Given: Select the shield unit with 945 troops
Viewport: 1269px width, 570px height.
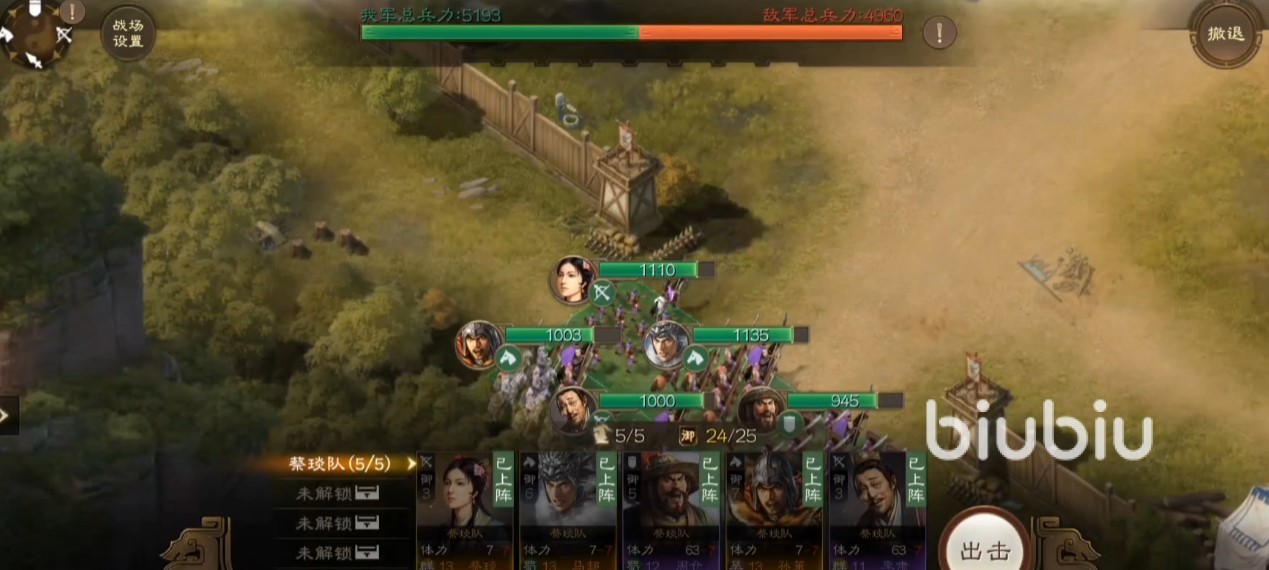Looking at the screenshot, I should [x=762, y=408].
